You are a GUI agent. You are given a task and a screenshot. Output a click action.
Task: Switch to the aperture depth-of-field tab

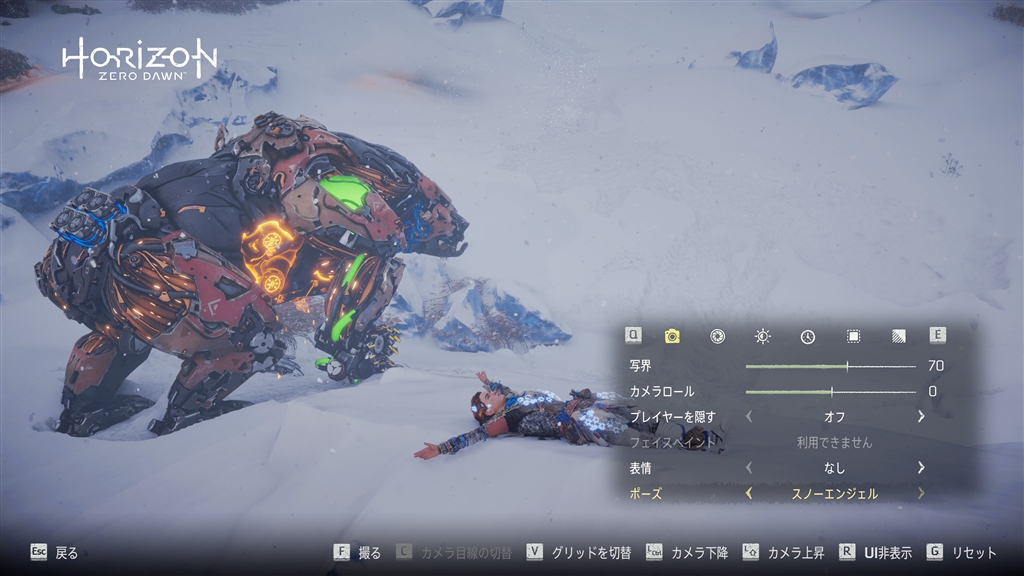click(717, 336)
